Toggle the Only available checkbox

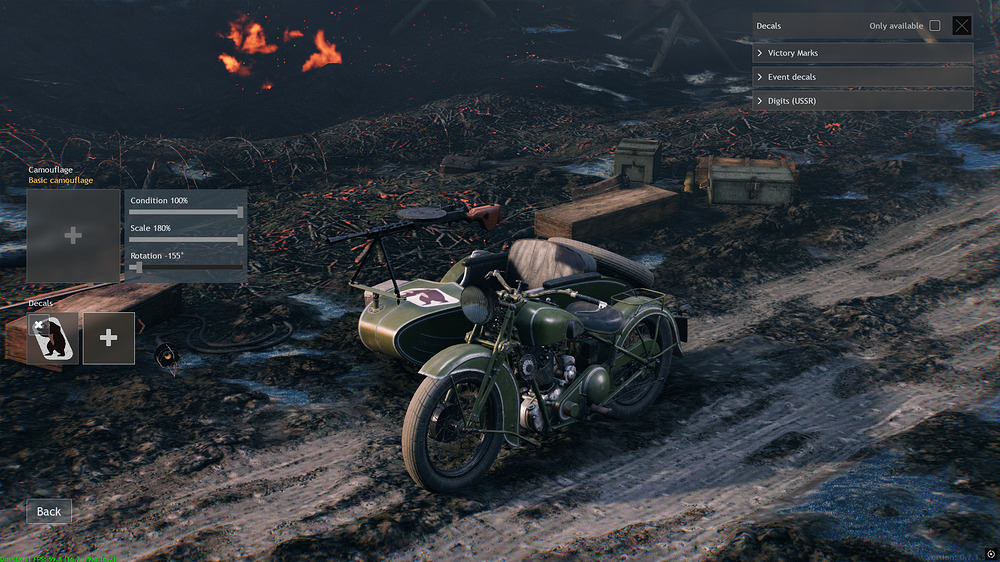[x=935, y=26]
